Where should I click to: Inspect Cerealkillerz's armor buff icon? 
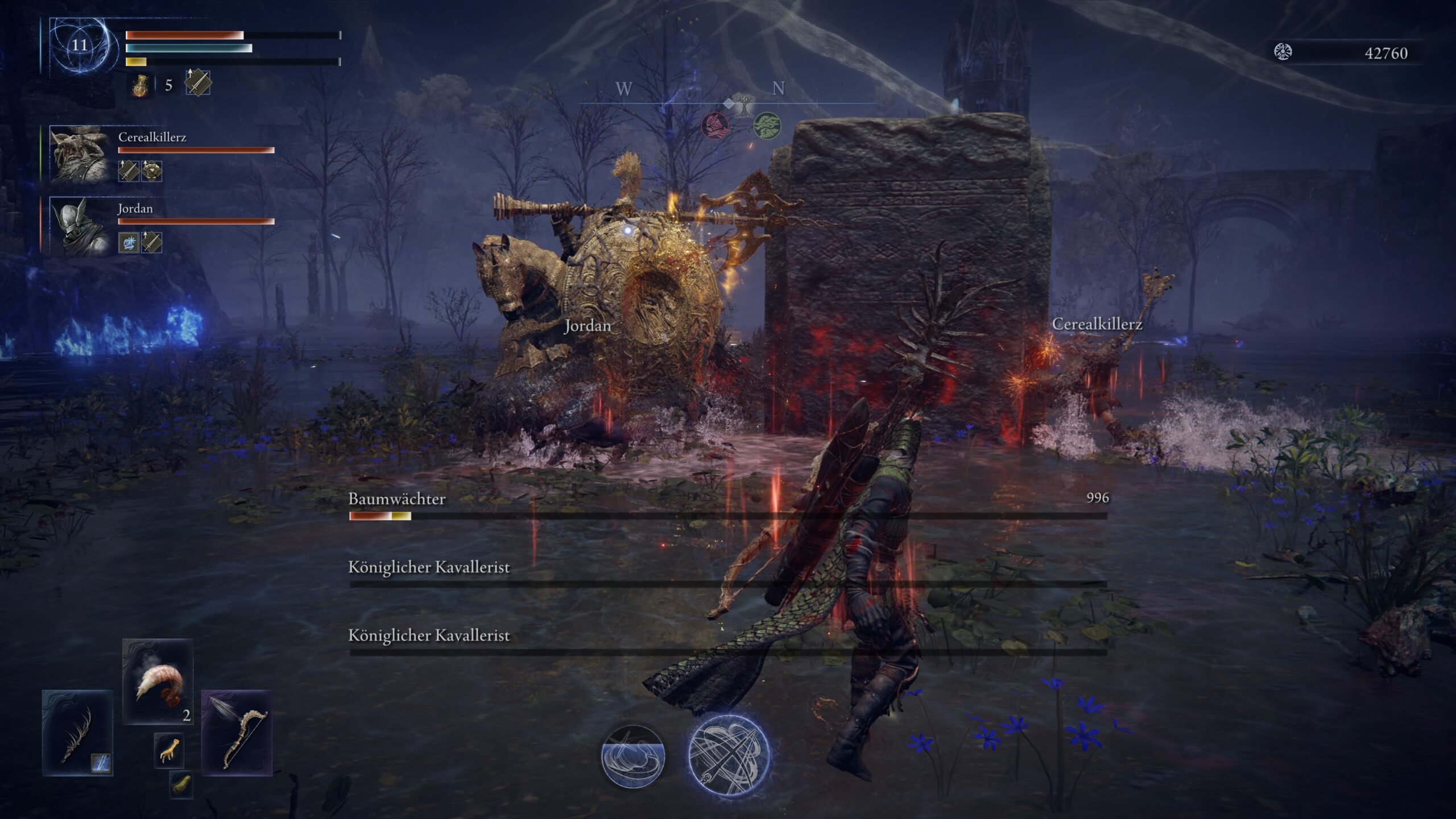(x=152, y=171)
